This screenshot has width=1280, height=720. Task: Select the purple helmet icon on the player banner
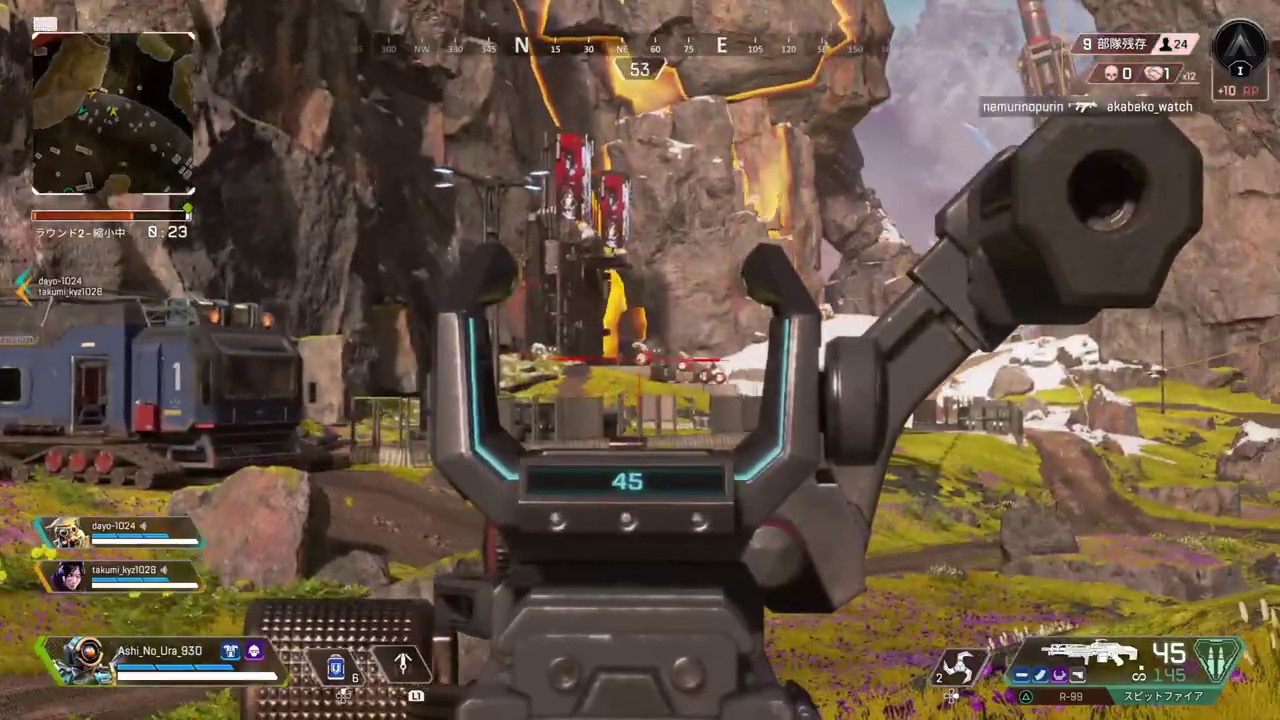tap(254, 651)
